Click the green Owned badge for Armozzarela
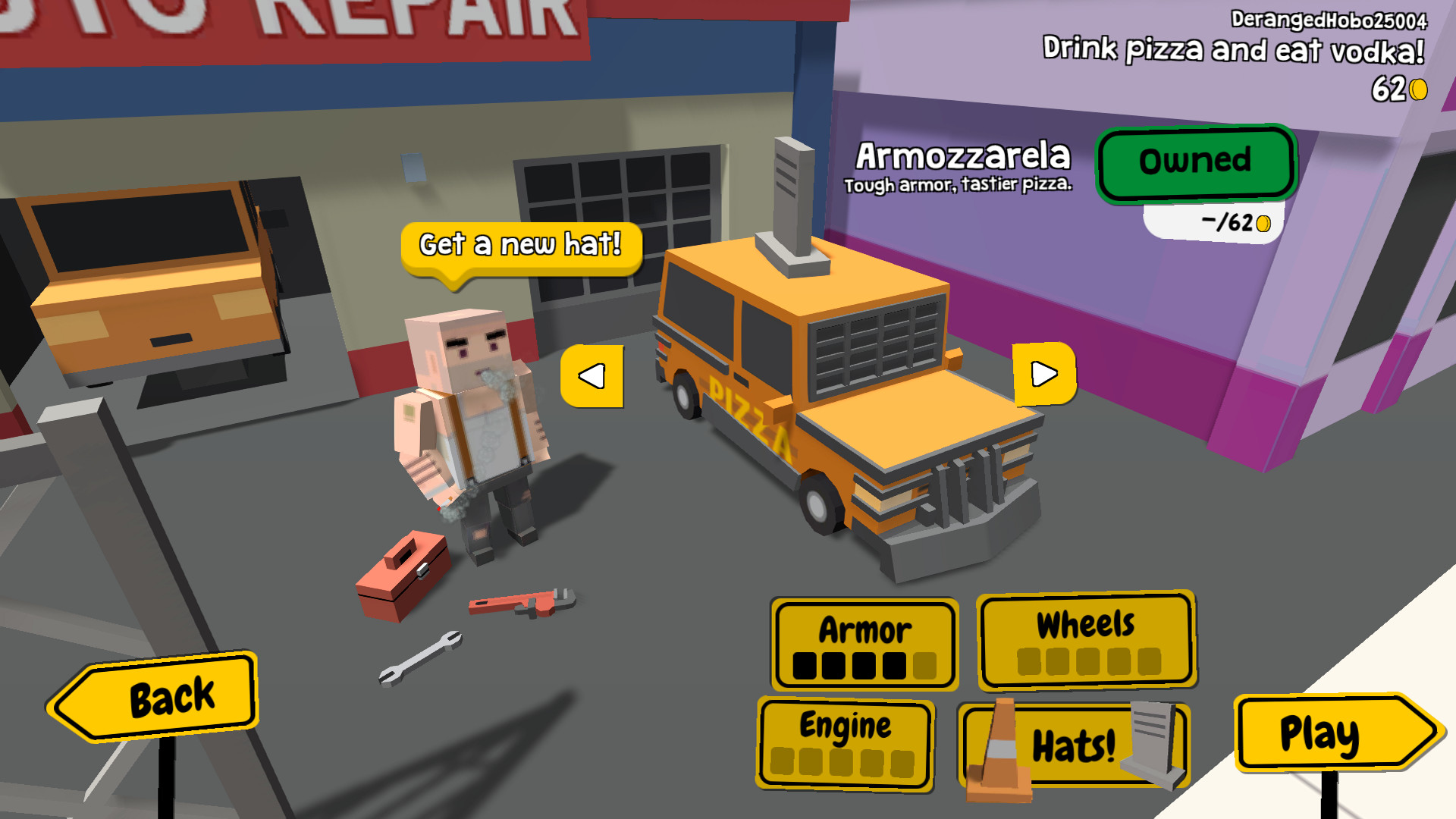The height and width of the screenshot is (819, 1456). coord(1195,161)
